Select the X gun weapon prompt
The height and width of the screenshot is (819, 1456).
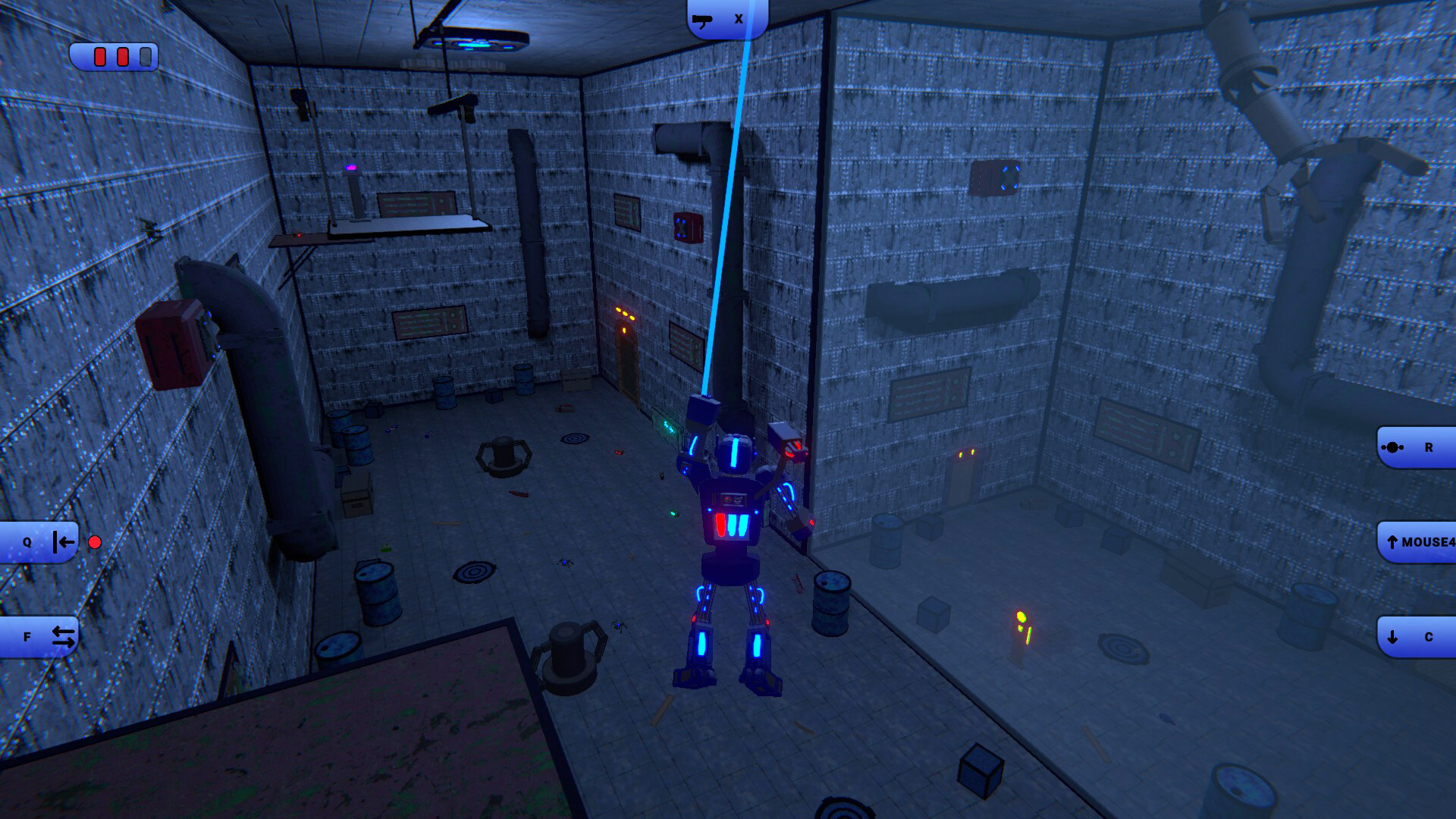[724, 17]
